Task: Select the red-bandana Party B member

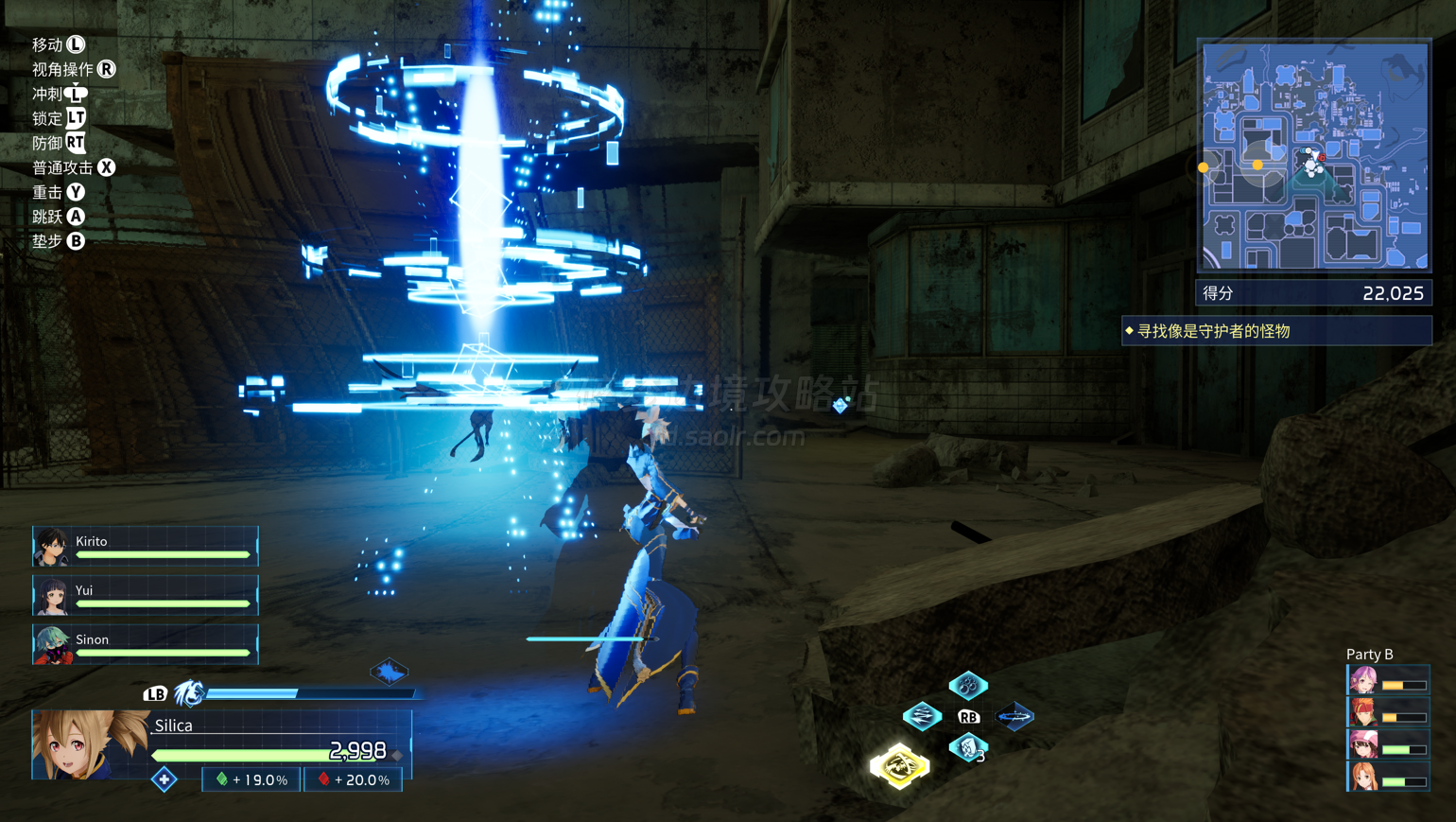Action: point(1386,713)
